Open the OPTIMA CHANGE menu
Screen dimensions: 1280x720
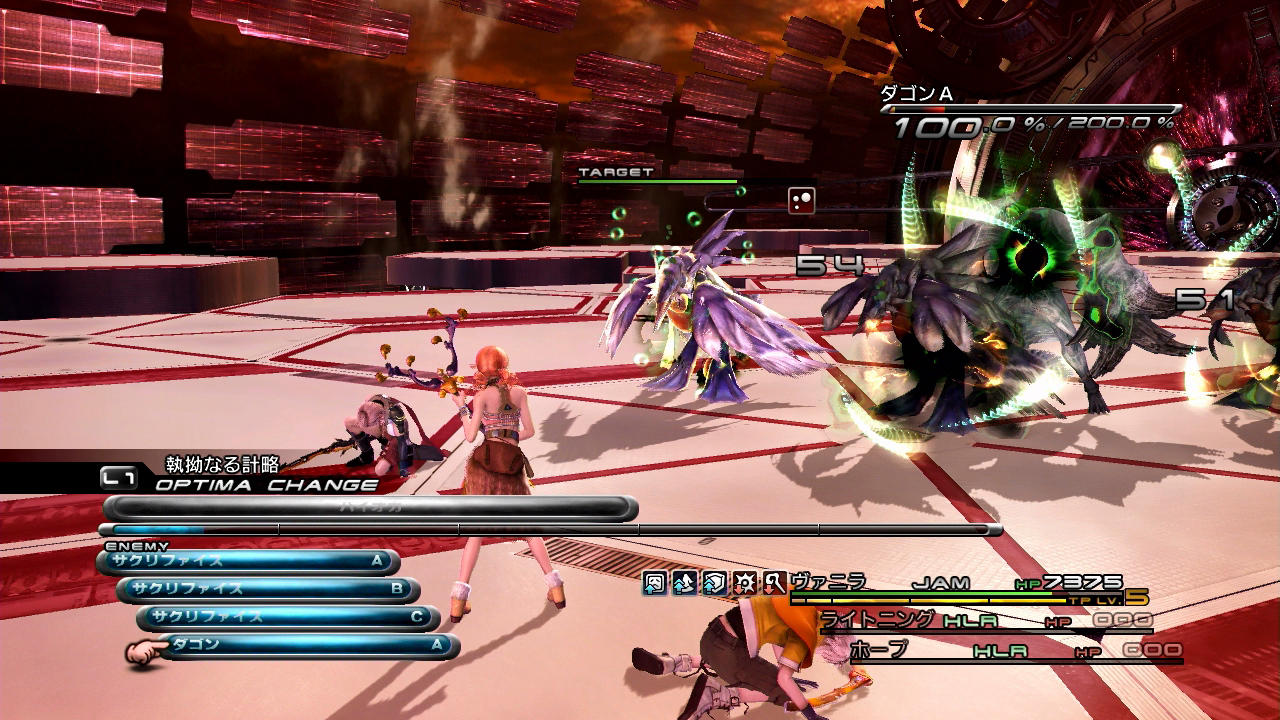tap(266, 485)
